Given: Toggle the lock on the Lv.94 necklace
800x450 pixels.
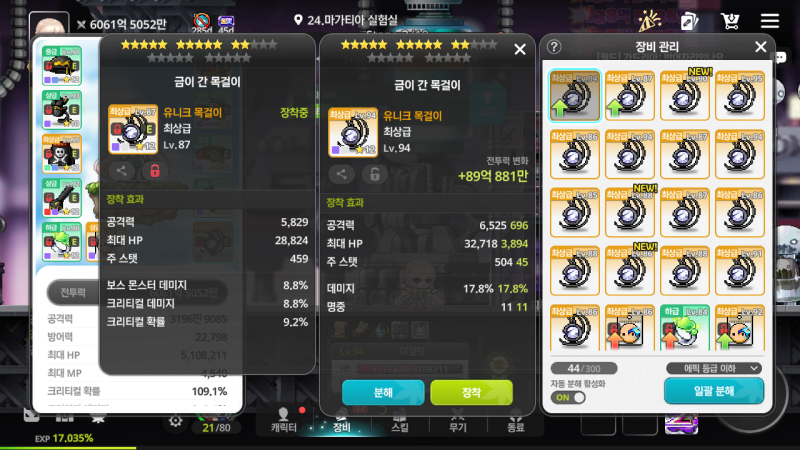Looking at the screenshot, I should click(376, 174).
